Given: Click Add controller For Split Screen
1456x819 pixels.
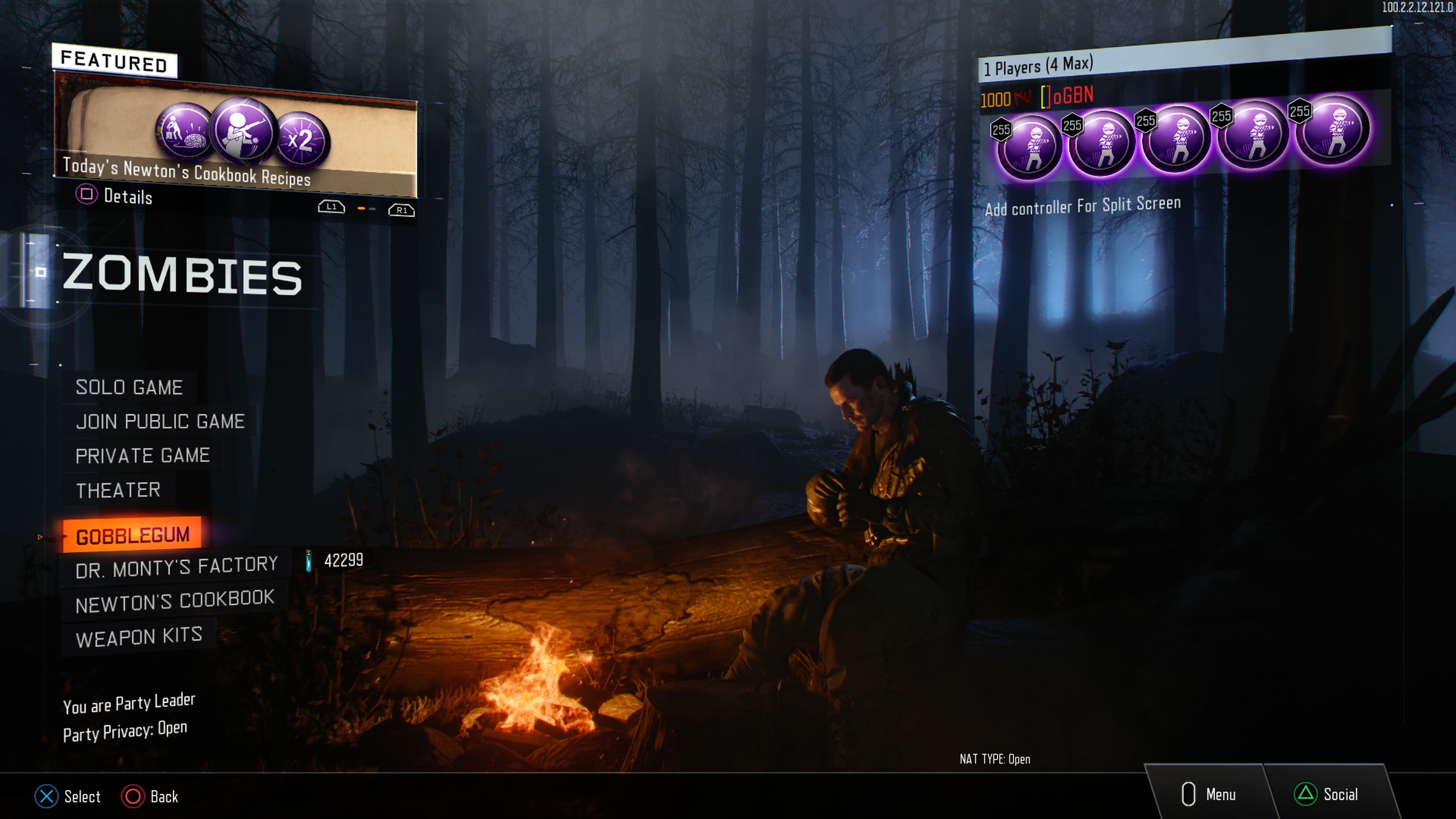Looking at the screenshot, I should pyautogui.click(x=1083, y=206).
